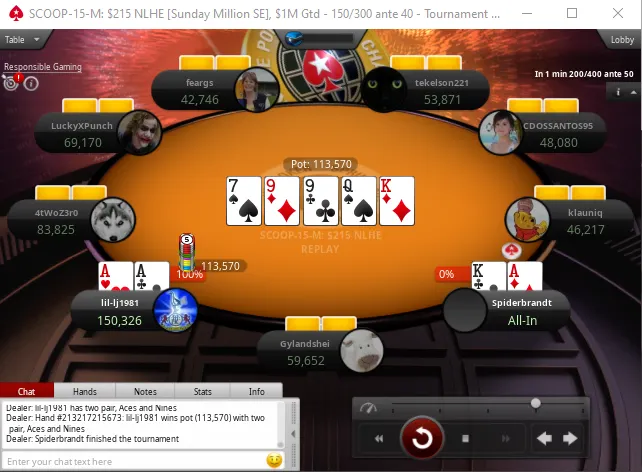Replay the hand with the red restart button
Screen dimensions: 642x472
tap(421, 438)
